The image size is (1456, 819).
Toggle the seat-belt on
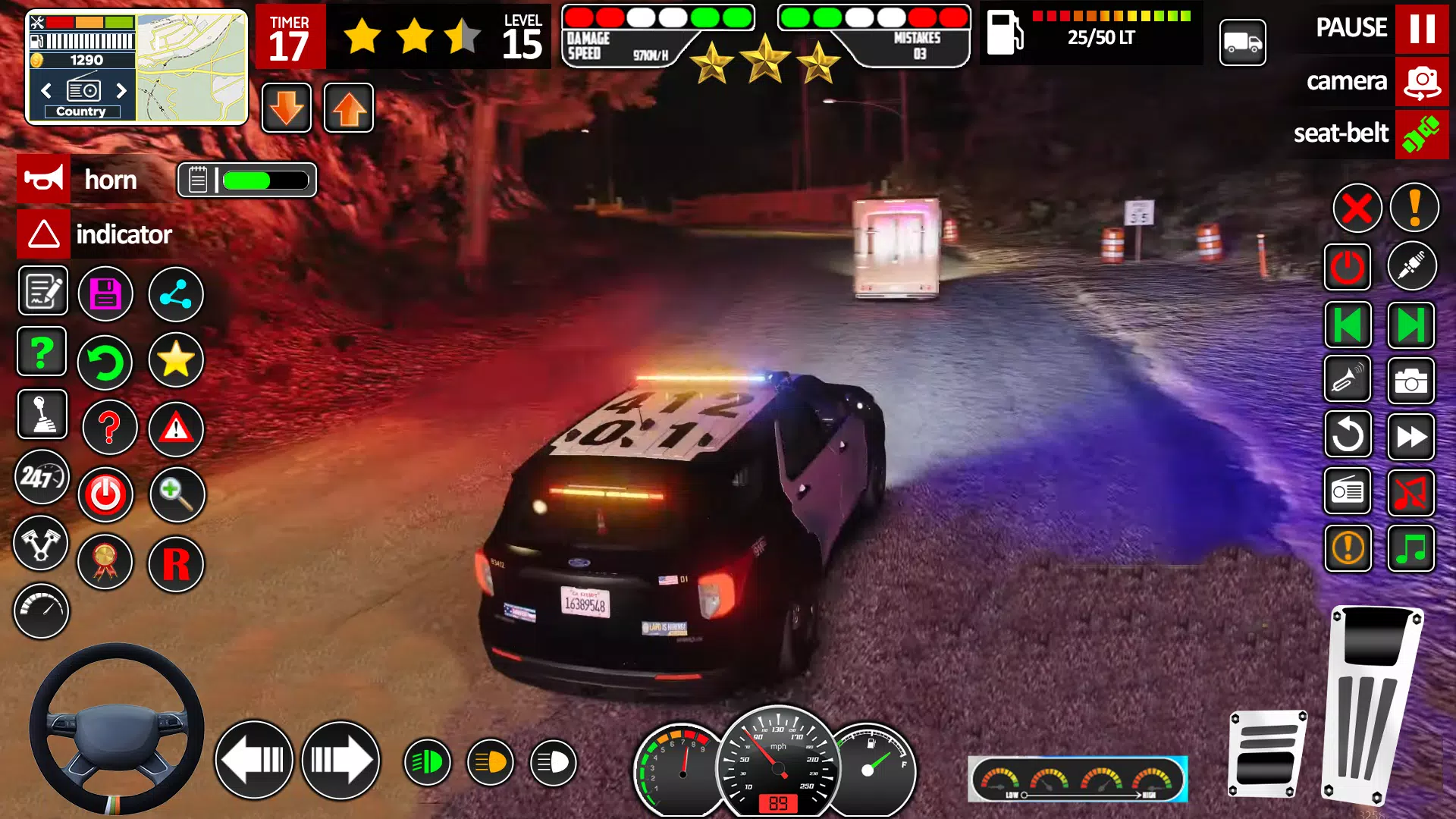pos(1422,134)
